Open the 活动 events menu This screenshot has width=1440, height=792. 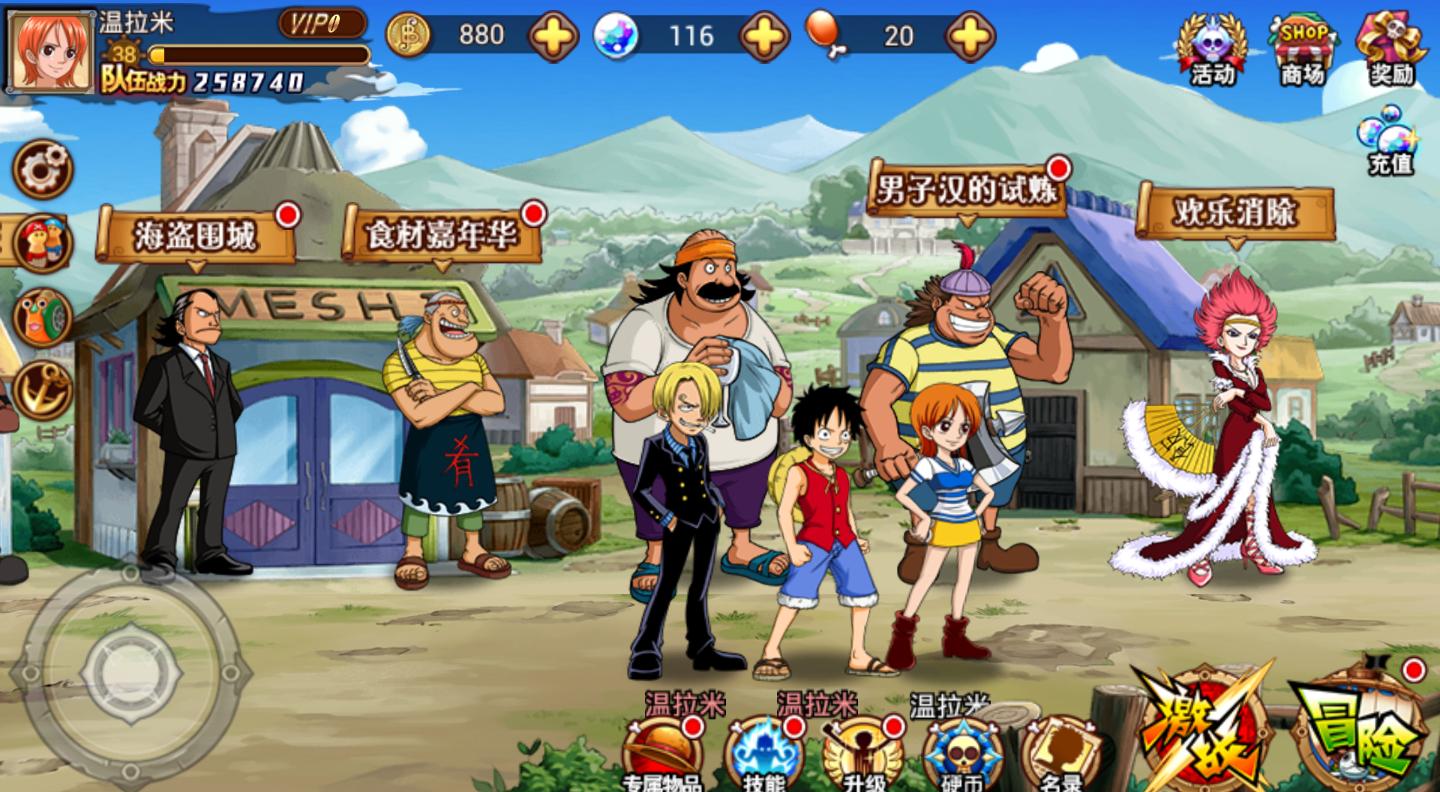click(1211, 48)
